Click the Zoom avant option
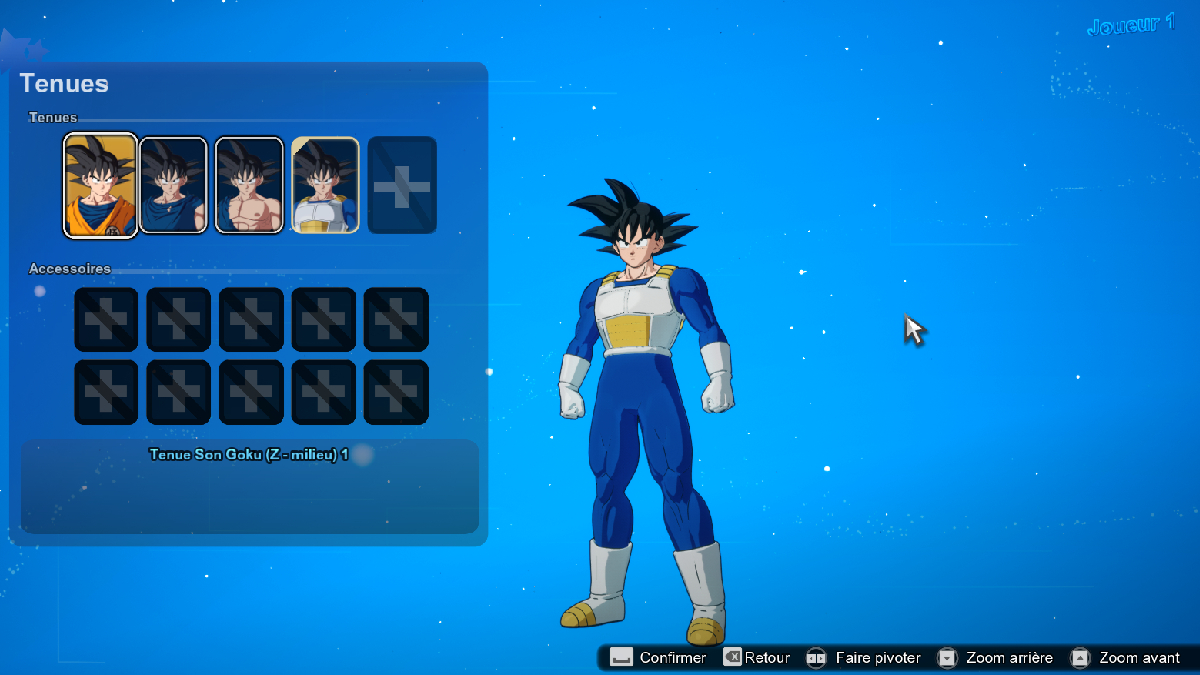The height and width of the screenshot is (675, 1200). click(x=1126, y=658)
